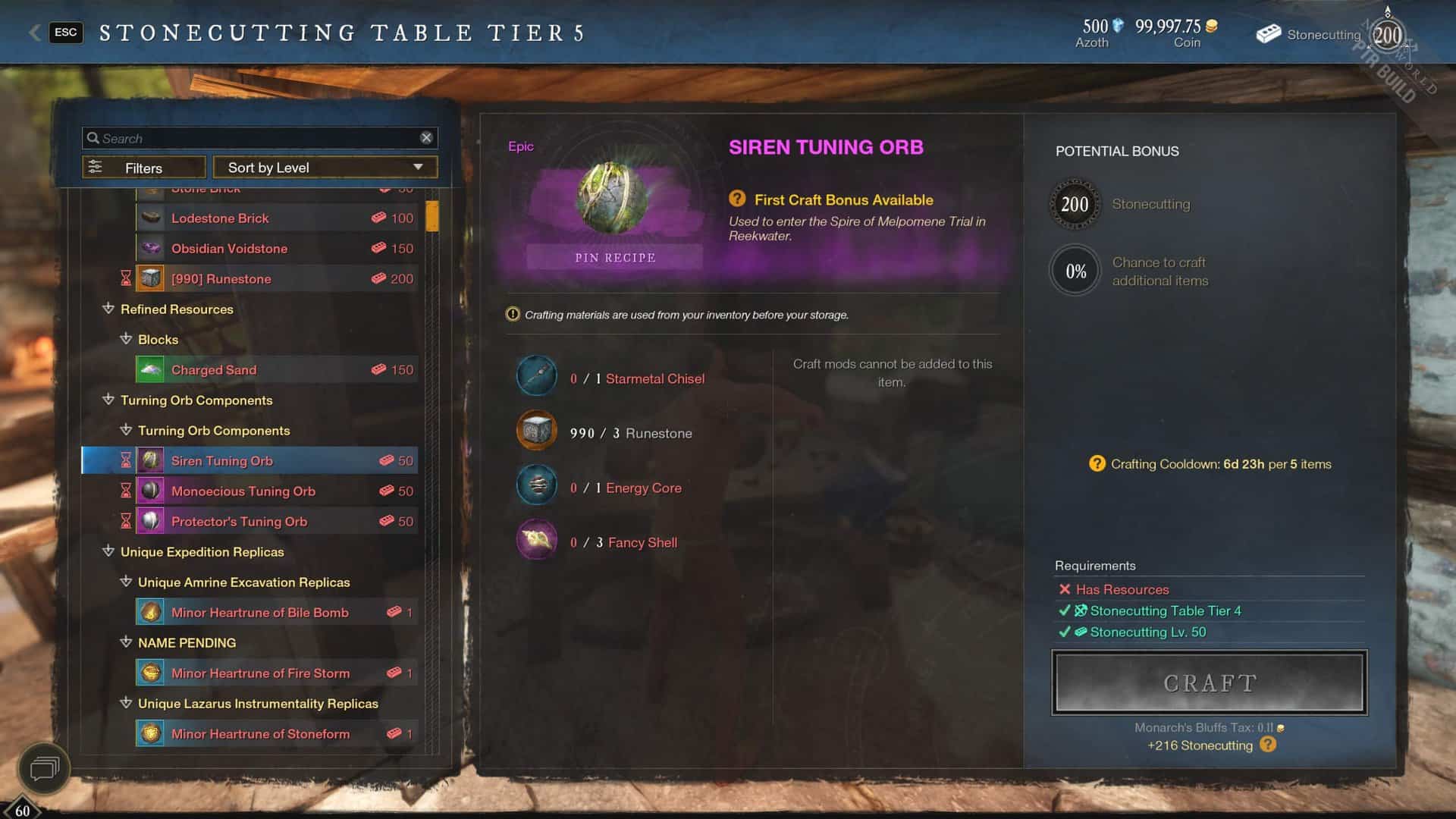The height and width of the screenshot is (819, 1456).
Task: Open the Sort by Level dropdown
Action: click(x=325, y=167)
